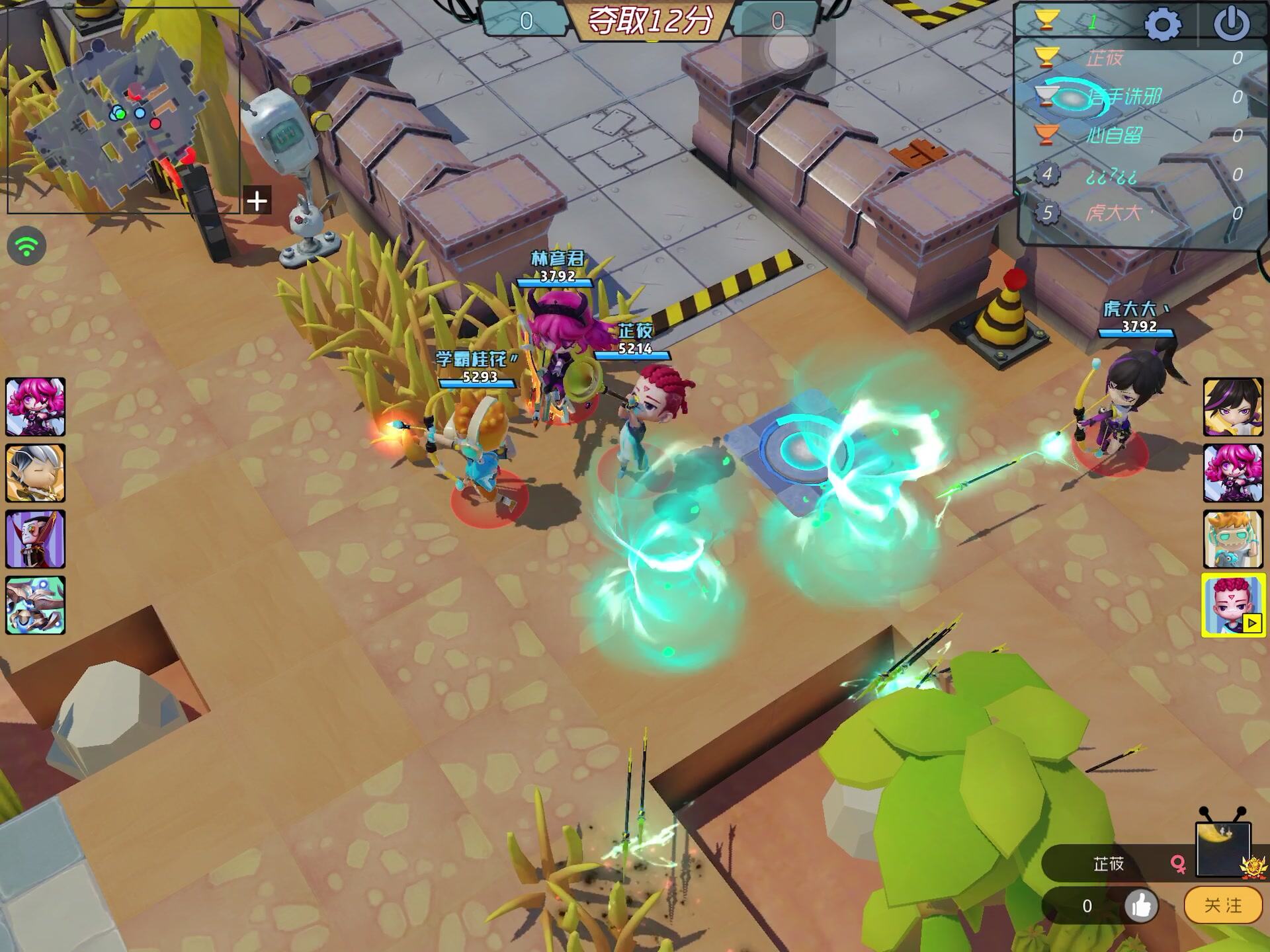1270x952 pixels.
Task: Click the leaderboard trophy rank header
Action: click(x=1046, y=21)
